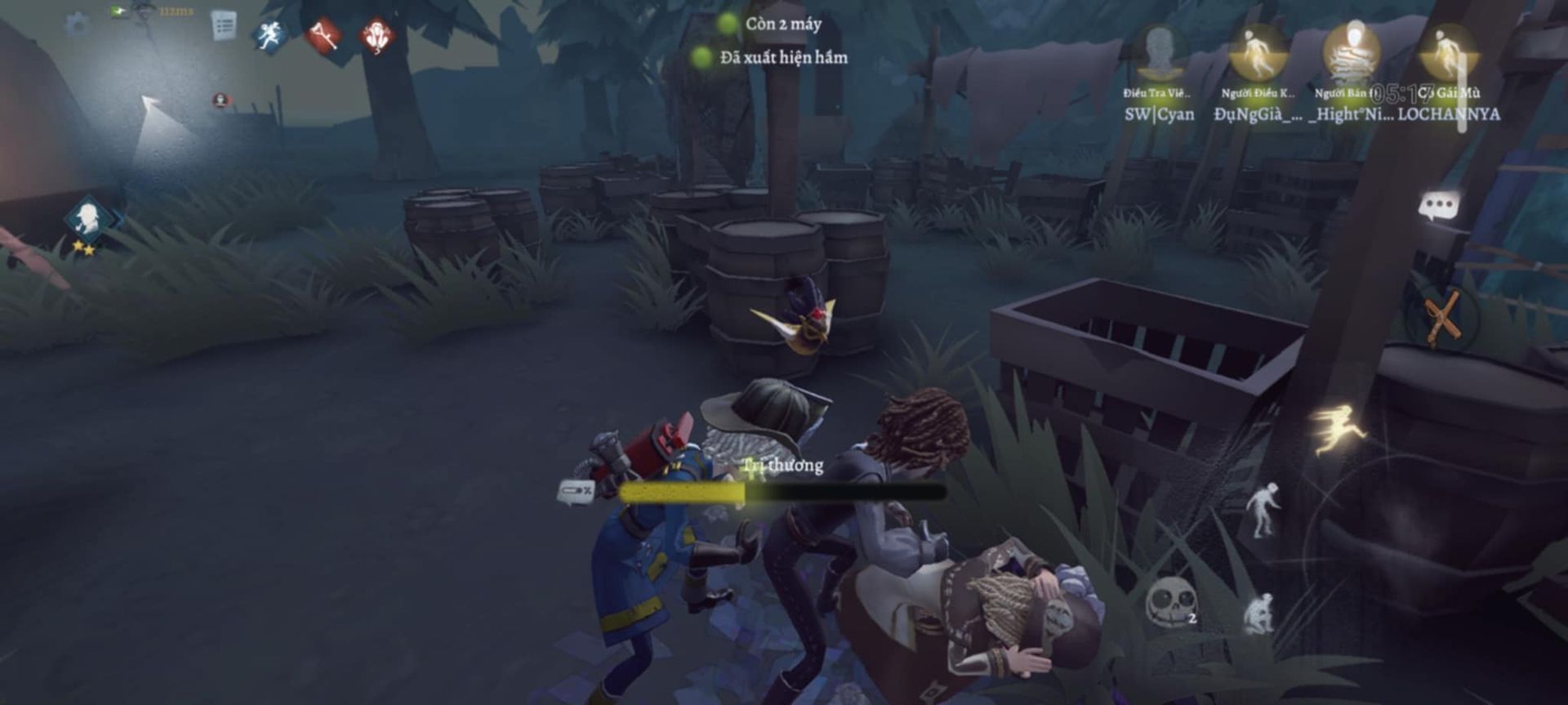Viewport: 1568px width, 705px height.
Task: Use the skull mask item
Action: [1168, 602]
